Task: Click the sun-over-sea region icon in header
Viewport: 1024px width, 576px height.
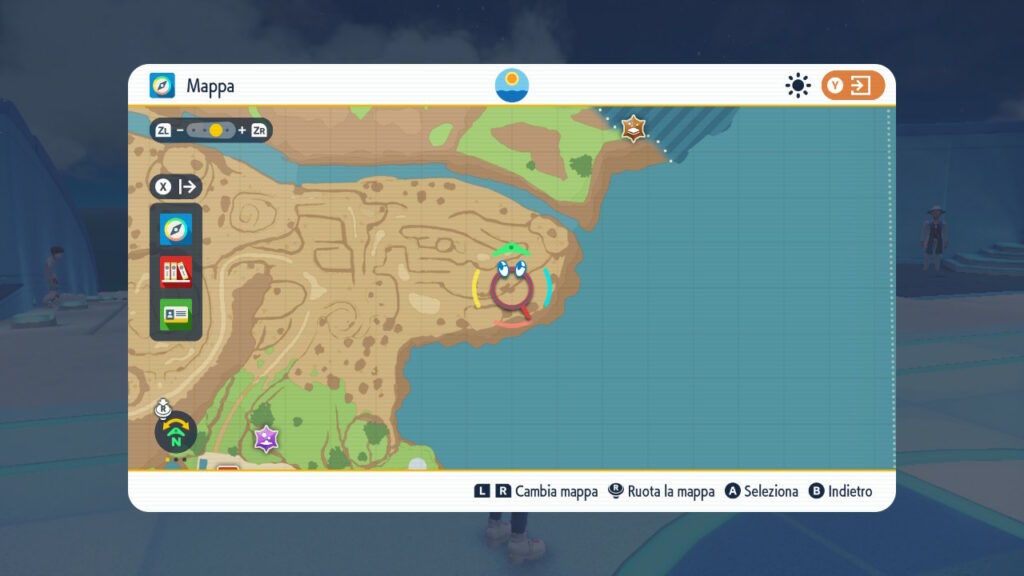Action: point(512,85)
